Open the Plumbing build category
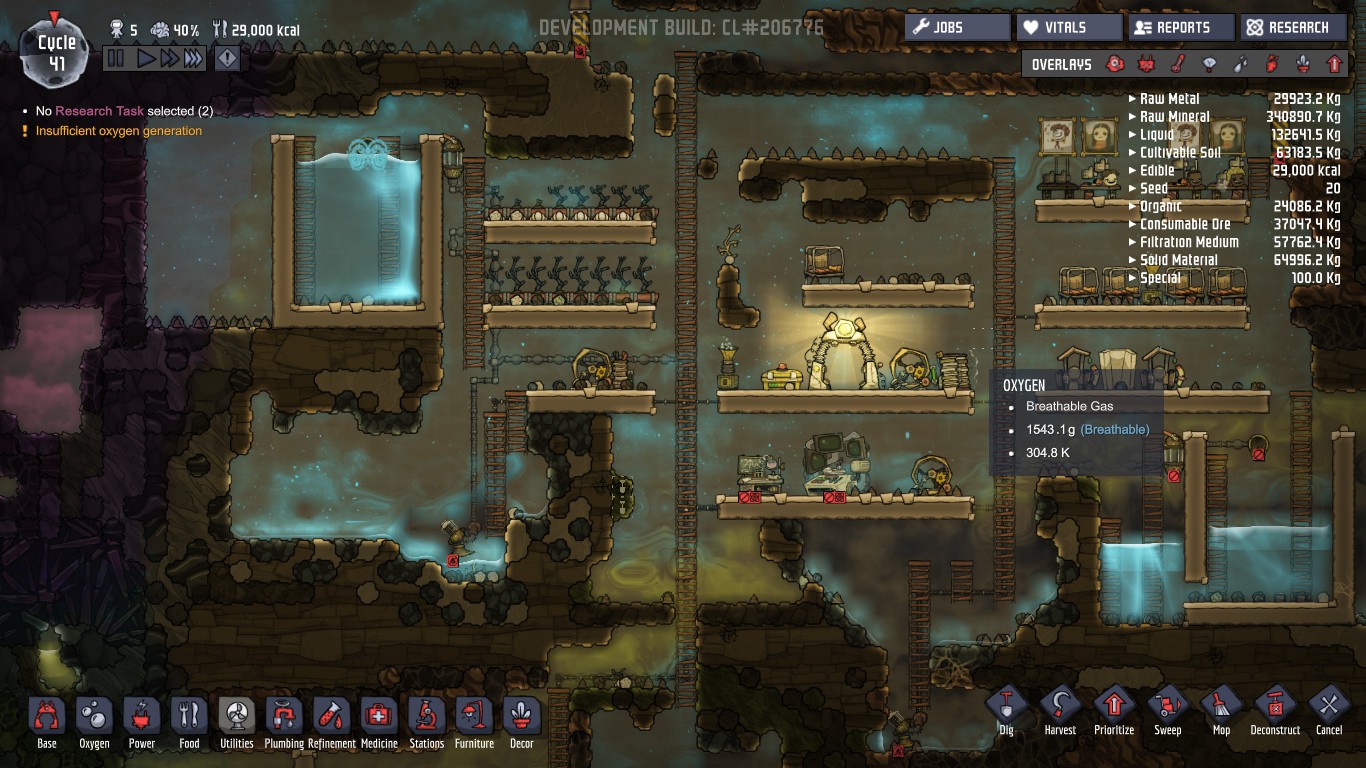1366x768 pixels. [284, 718]
